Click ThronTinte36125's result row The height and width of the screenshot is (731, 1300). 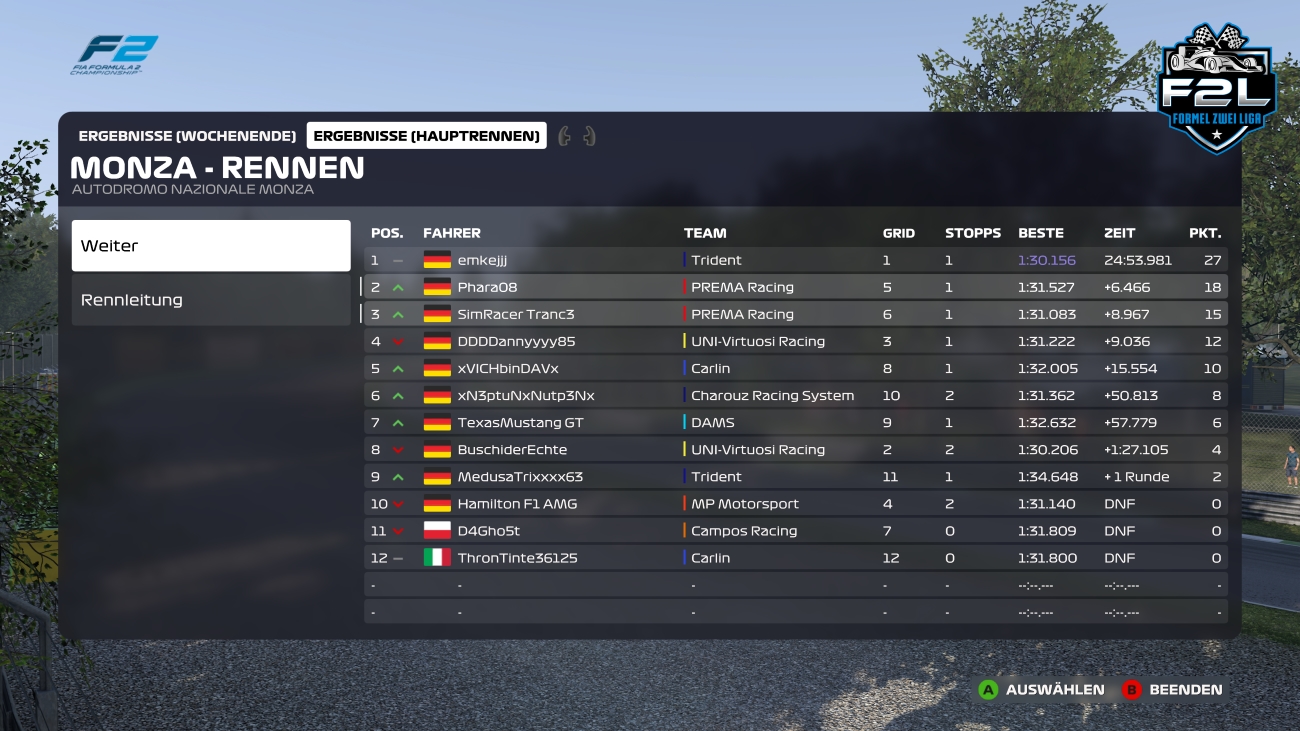[x=795, y=558]
